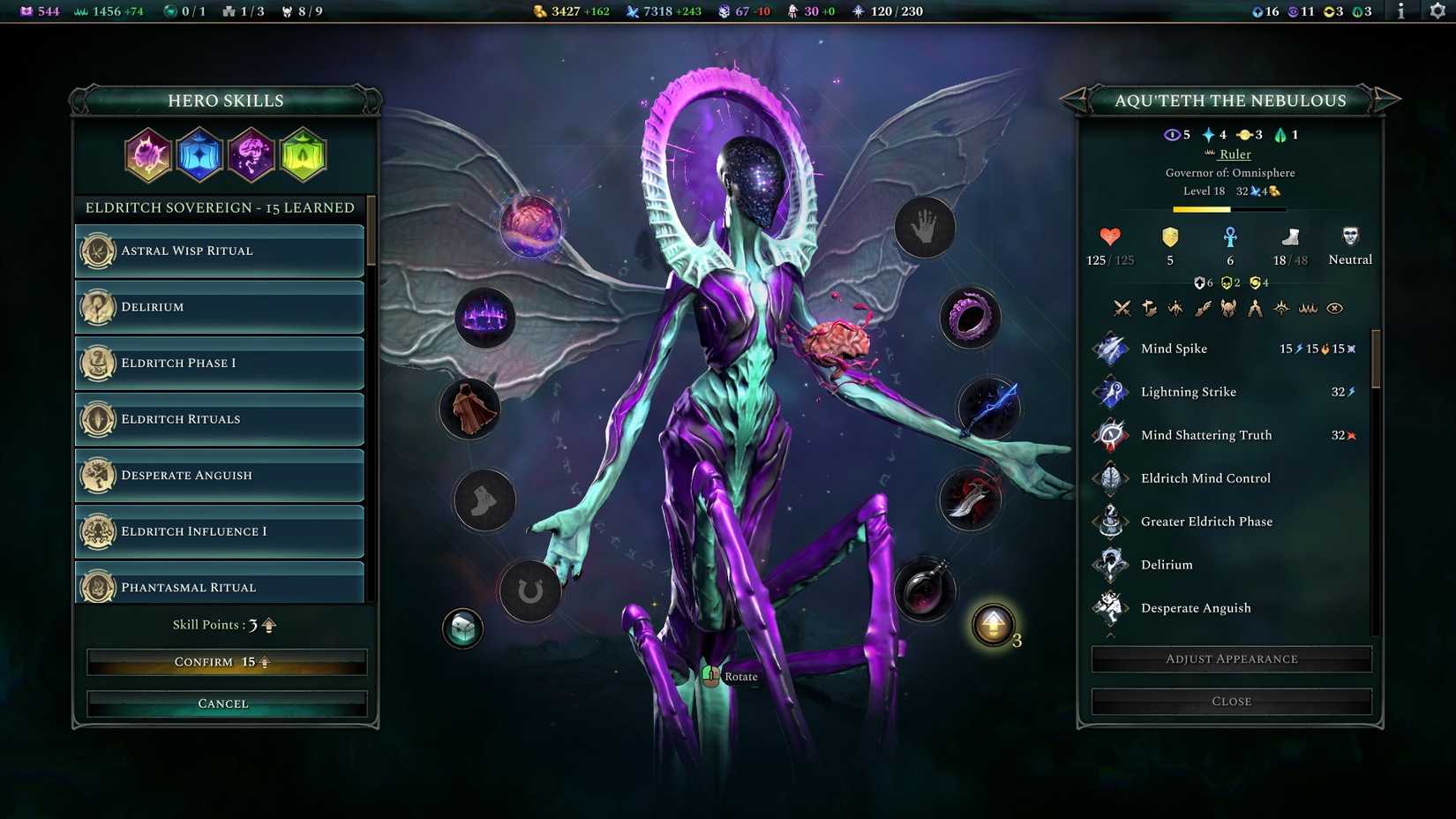The height and width of the screenshot is (819, 1456).
Task: Click the boots equipment slot icon
Action: tap(484, 500)
